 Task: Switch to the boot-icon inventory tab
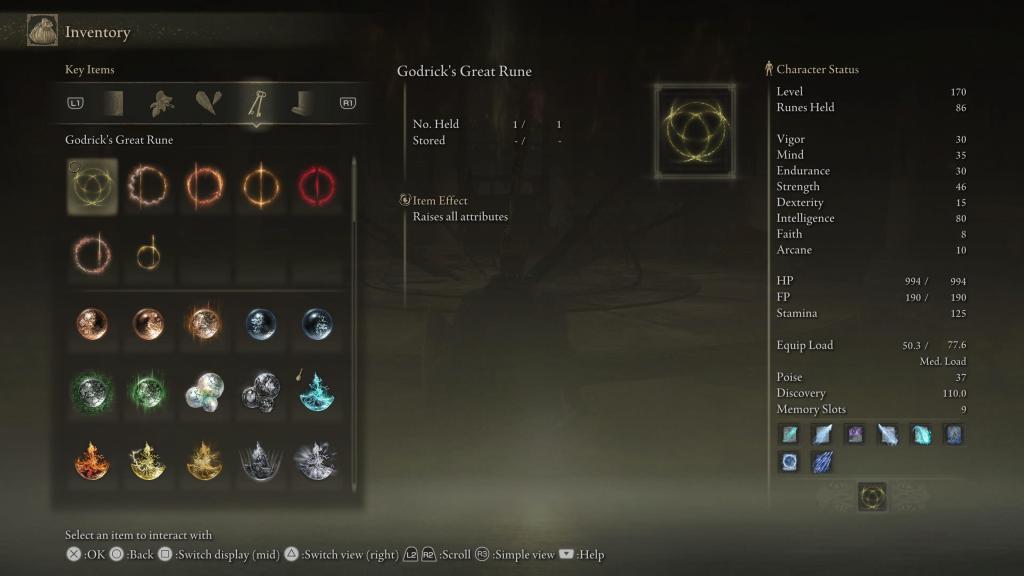tap(303, 103)
